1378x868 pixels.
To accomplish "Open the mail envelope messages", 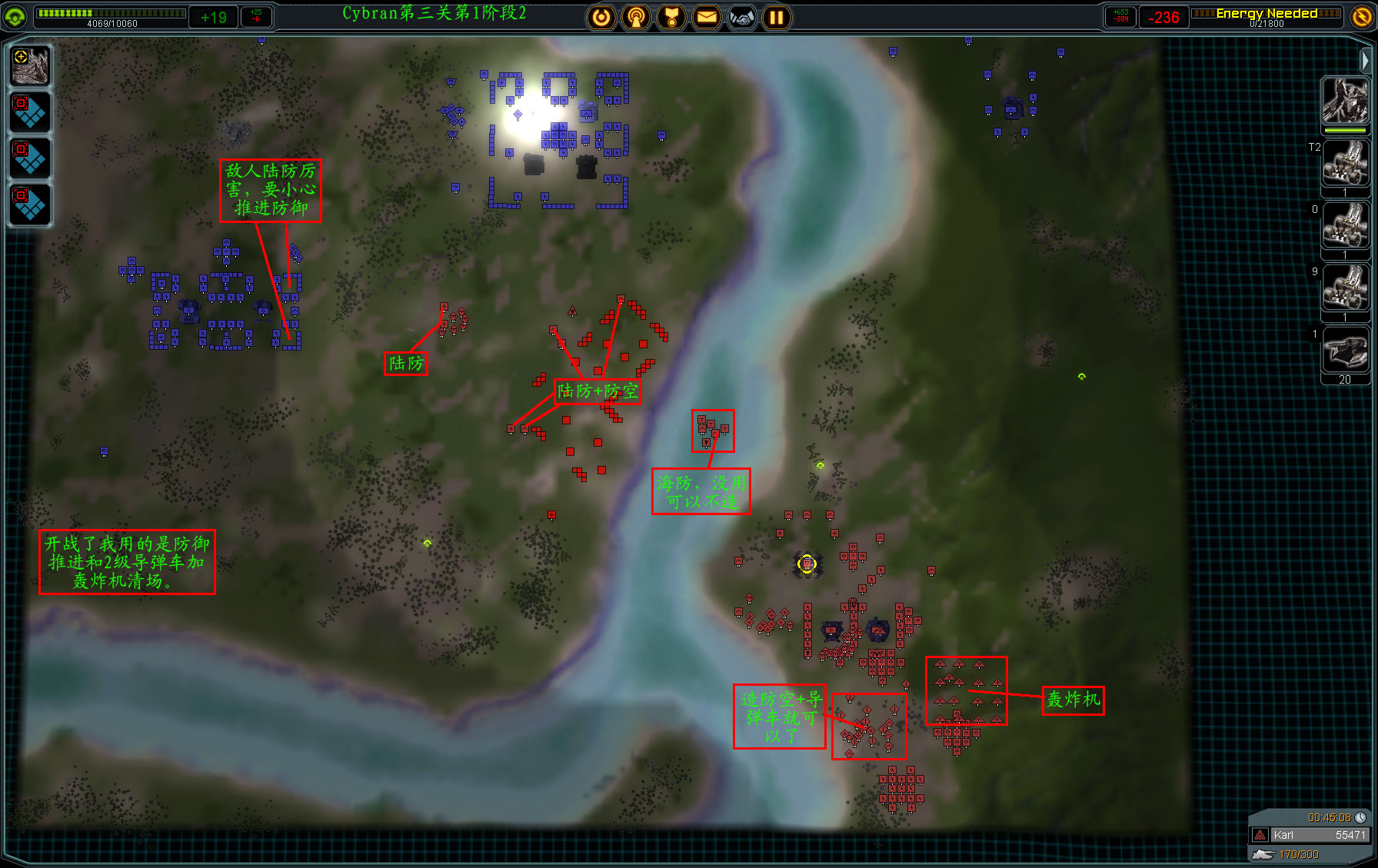I will (x=707, y=17).
